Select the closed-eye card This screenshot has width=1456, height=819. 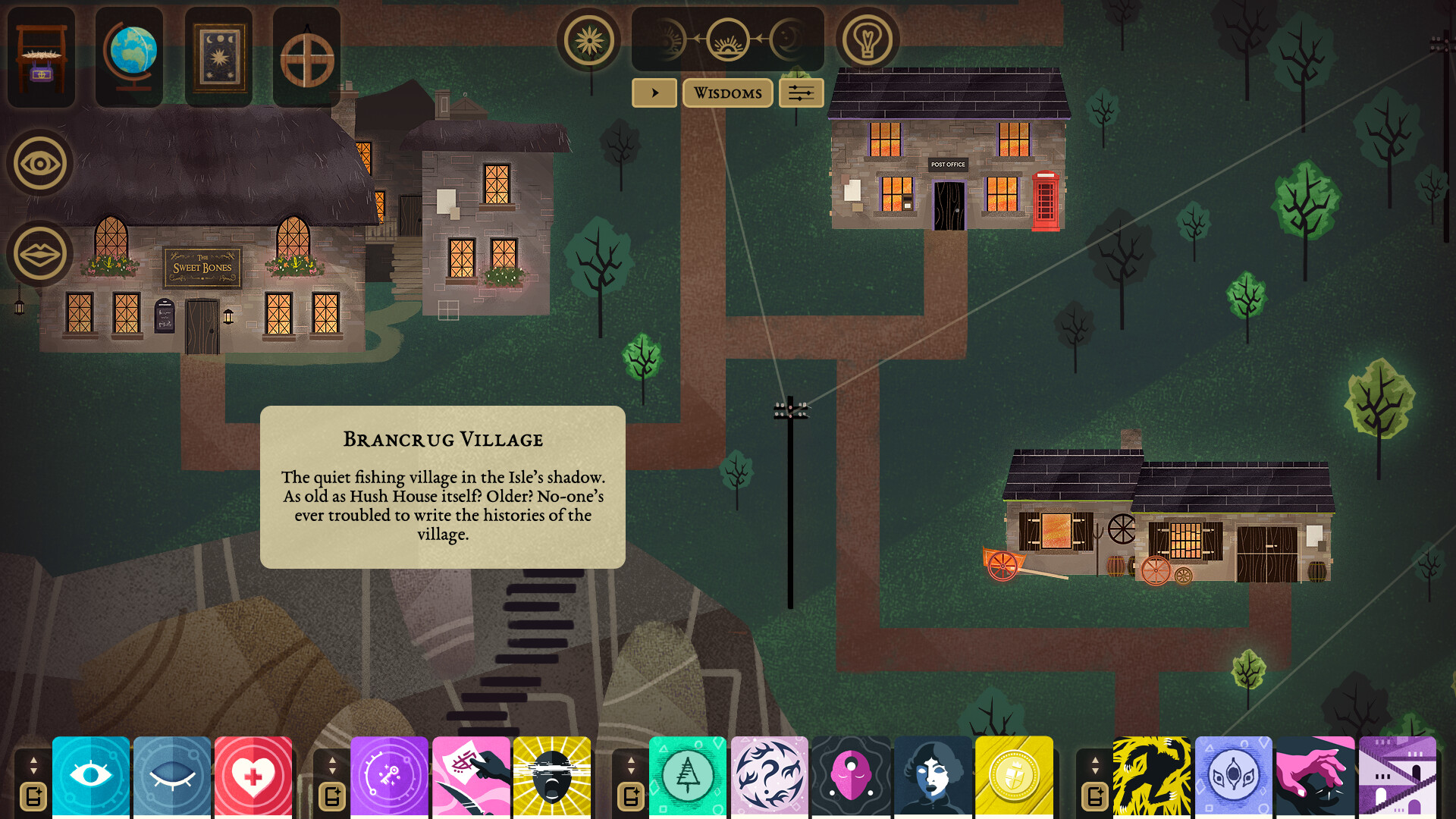coord(172,777)
